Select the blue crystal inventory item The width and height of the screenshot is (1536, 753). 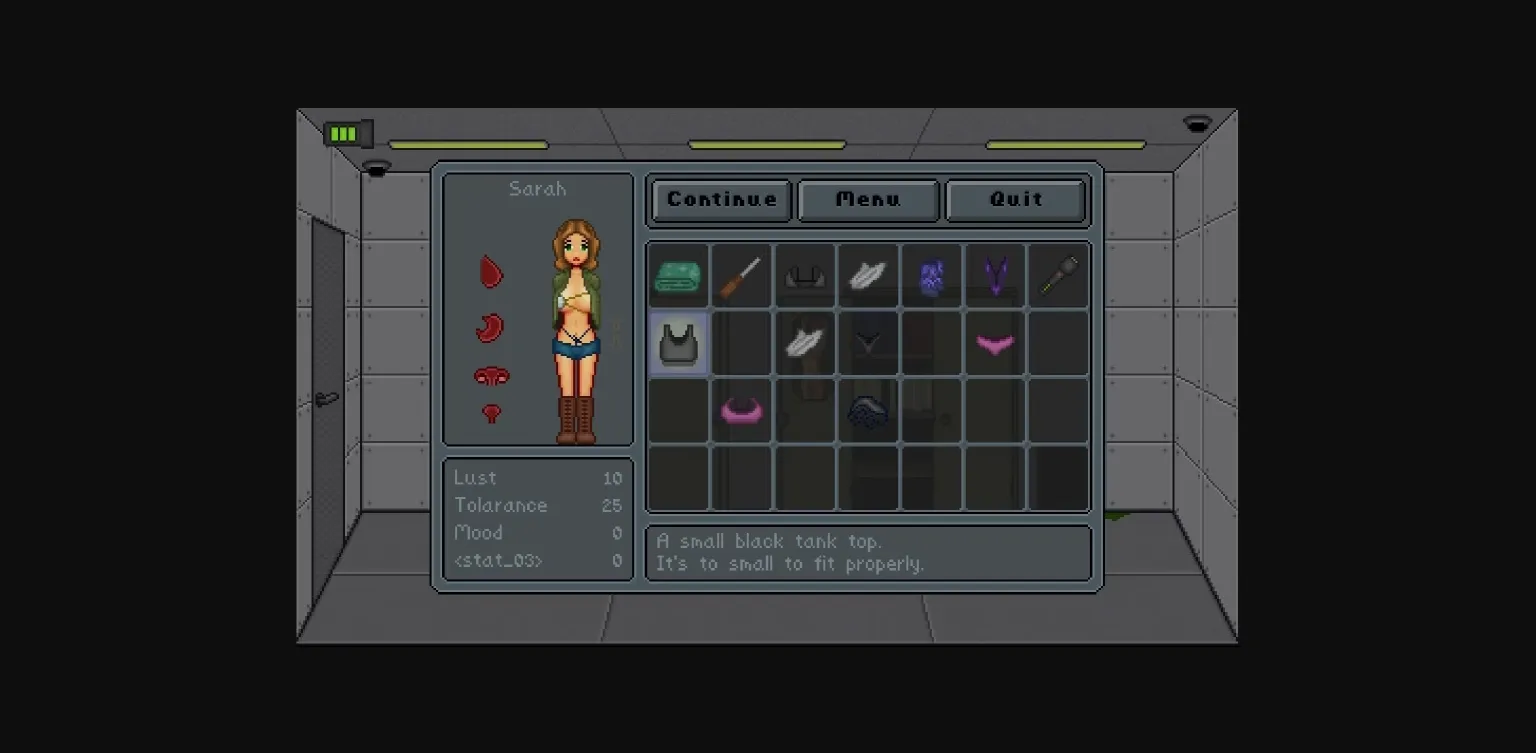932,276
